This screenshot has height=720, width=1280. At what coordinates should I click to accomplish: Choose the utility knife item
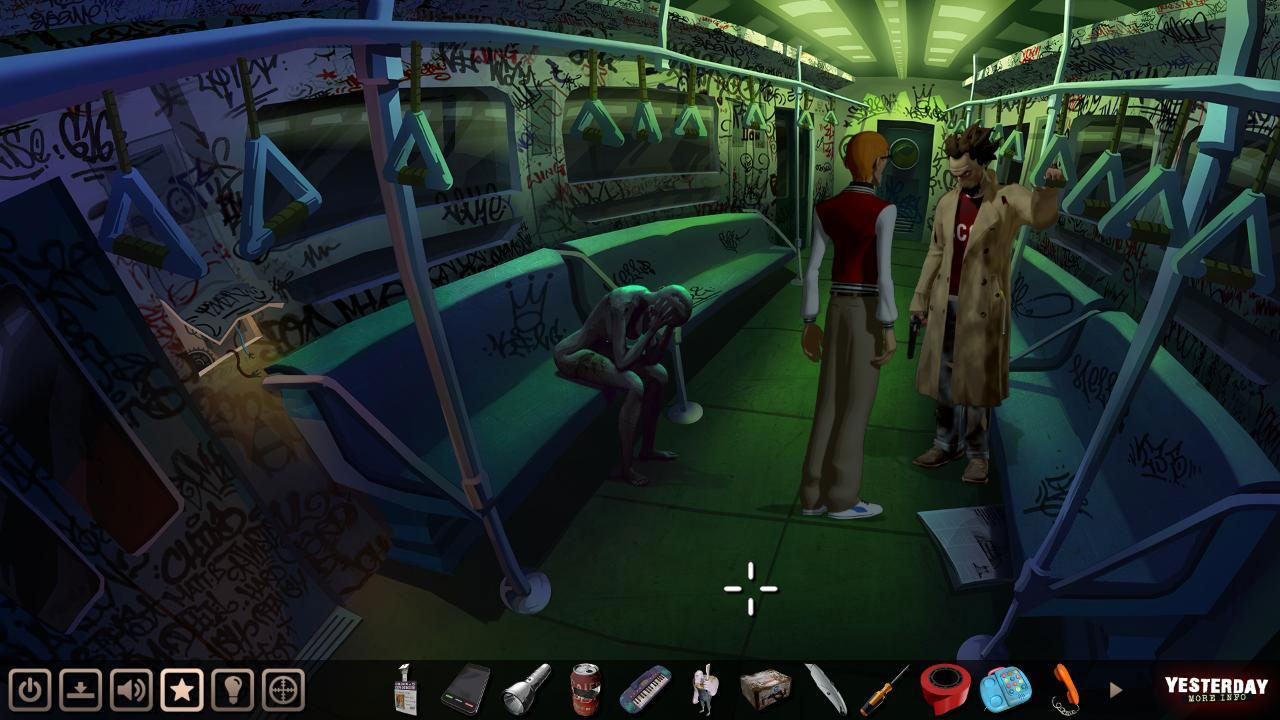[x=826, y=689]
